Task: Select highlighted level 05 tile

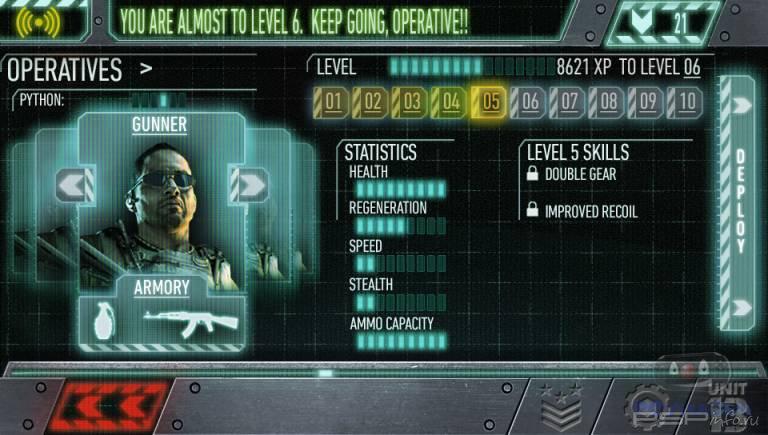Action: [490, 101]
